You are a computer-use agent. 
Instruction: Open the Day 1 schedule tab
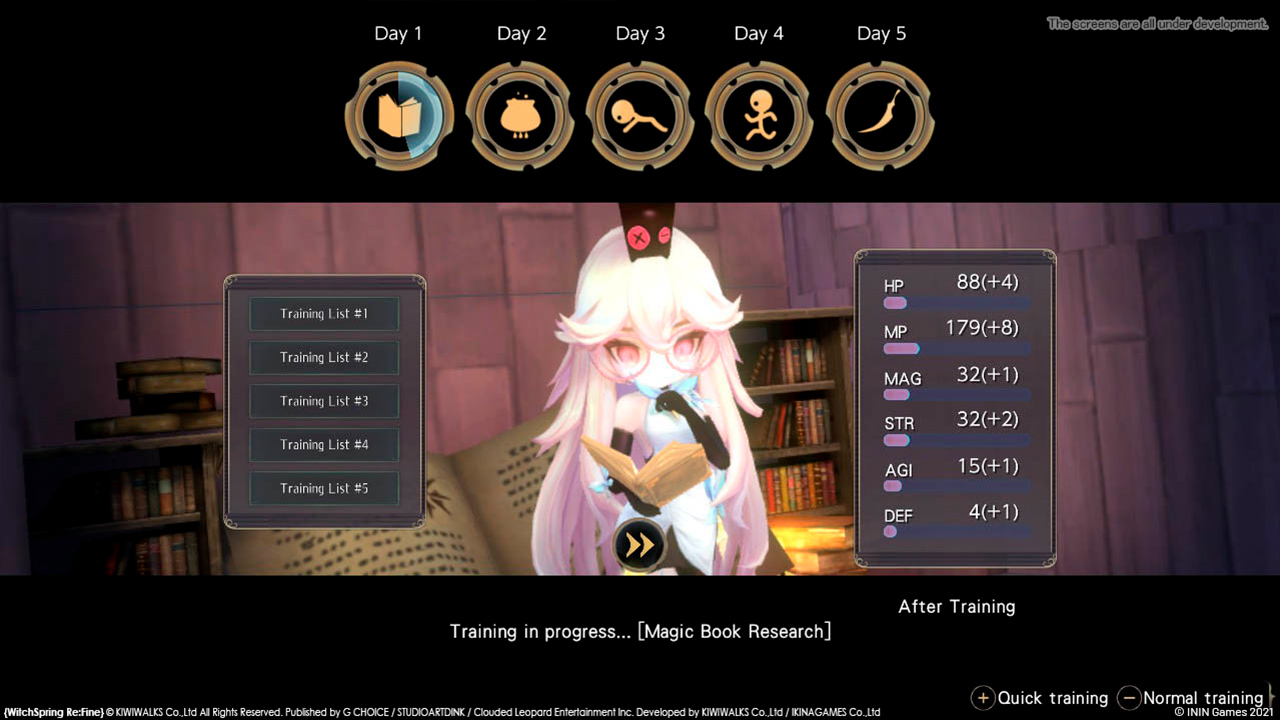pos(399,33)
